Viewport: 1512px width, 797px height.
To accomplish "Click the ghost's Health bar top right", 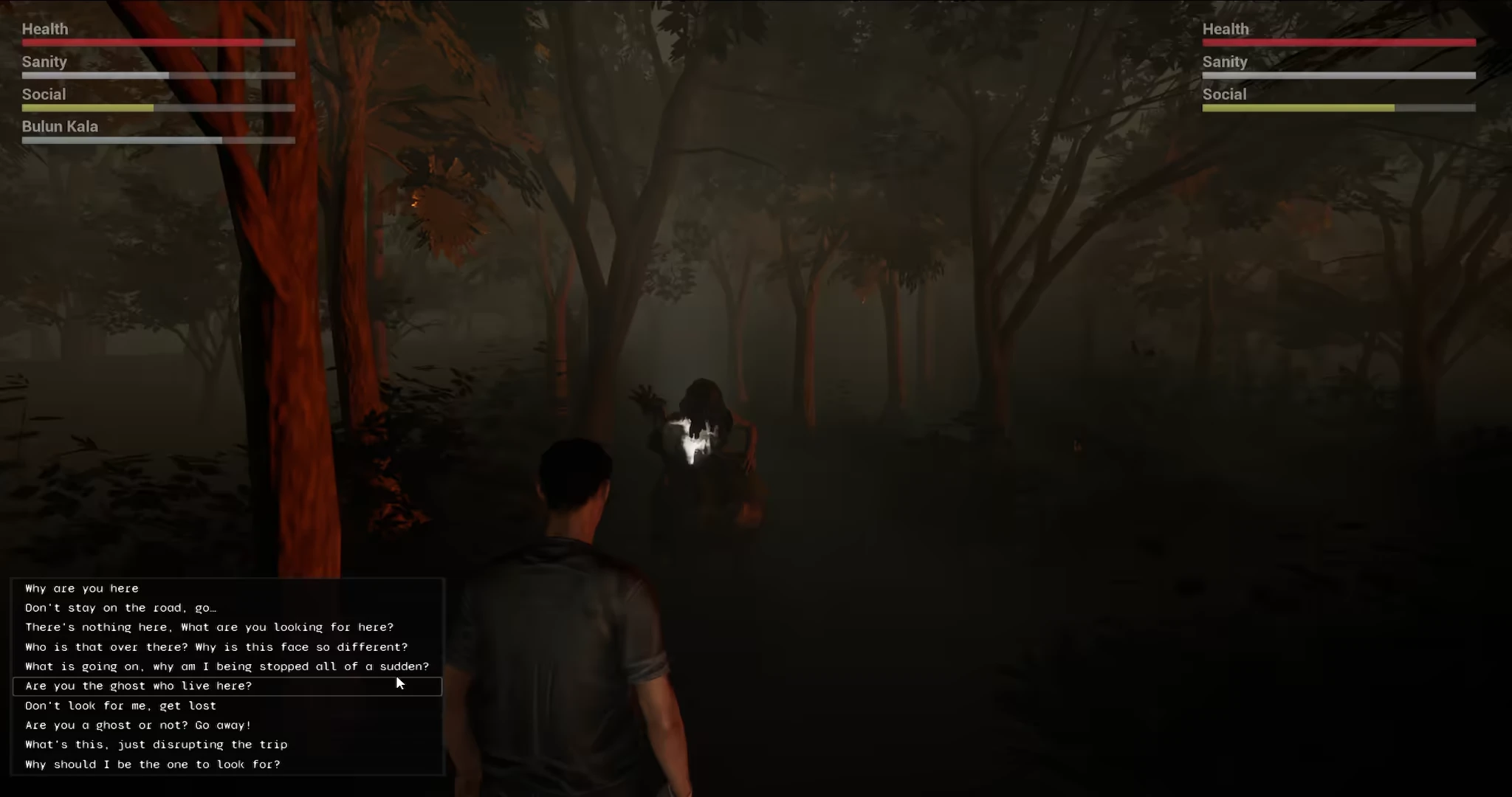I will coord(1338,42).
